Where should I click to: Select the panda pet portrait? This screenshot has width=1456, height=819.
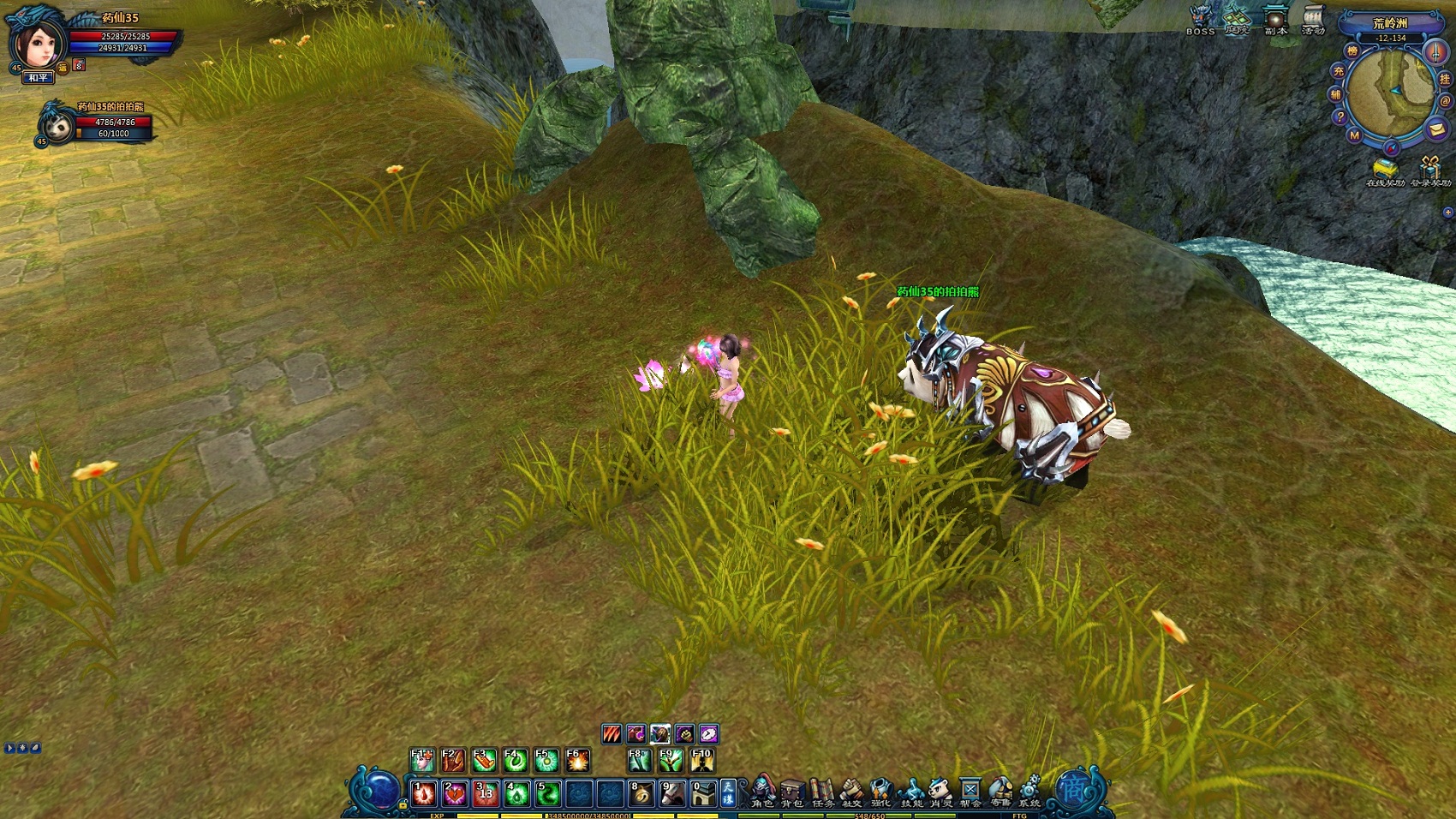[x=58, y=125]
